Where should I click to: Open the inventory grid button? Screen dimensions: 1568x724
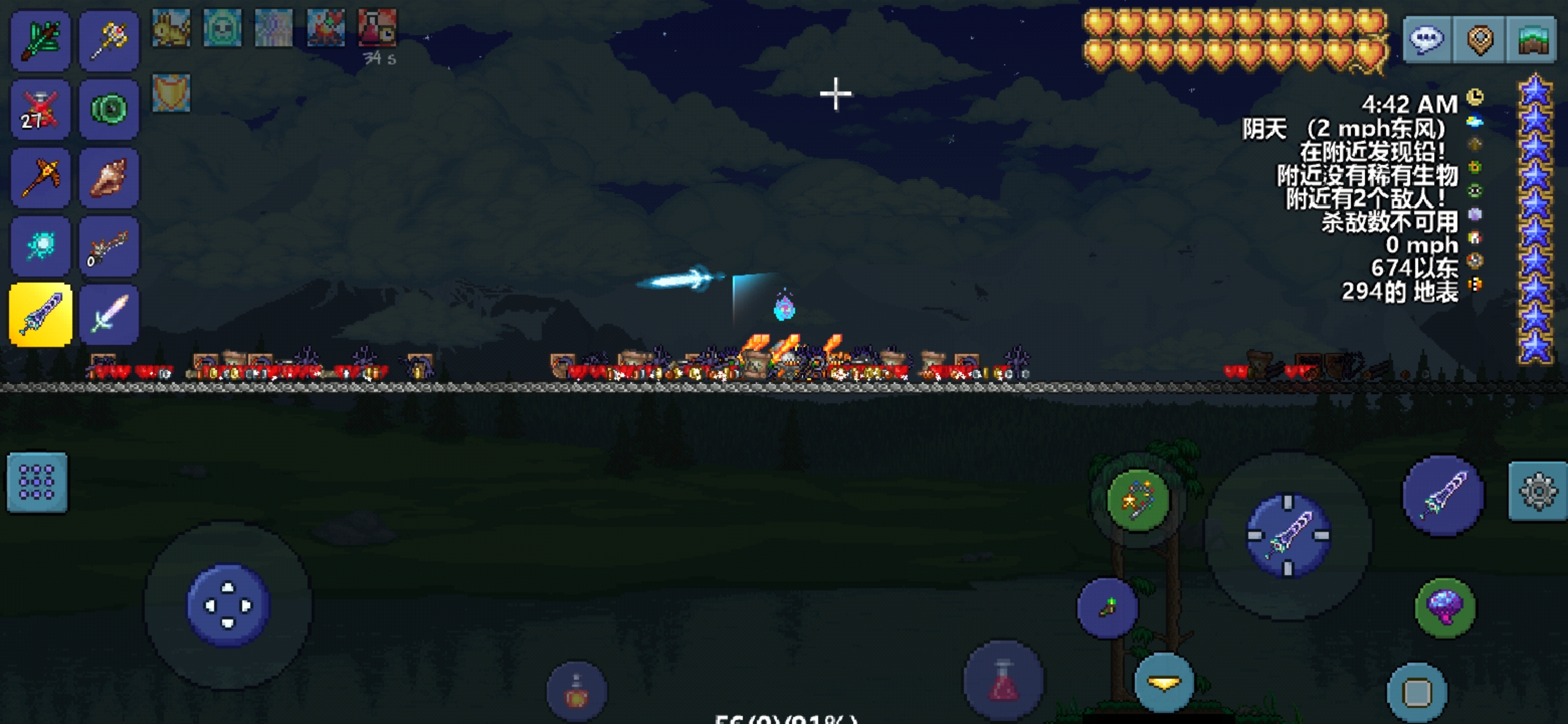[37, 483]
